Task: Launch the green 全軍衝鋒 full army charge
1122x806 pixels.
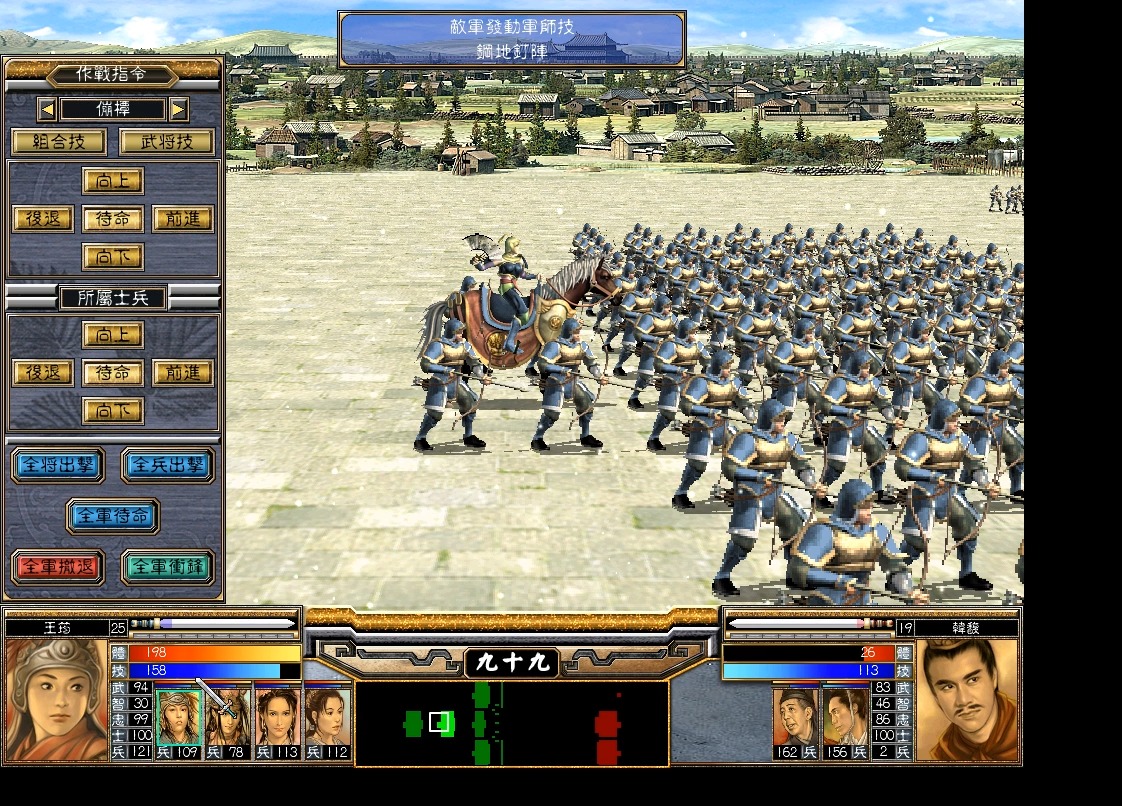Action: [x=168, y=567]
